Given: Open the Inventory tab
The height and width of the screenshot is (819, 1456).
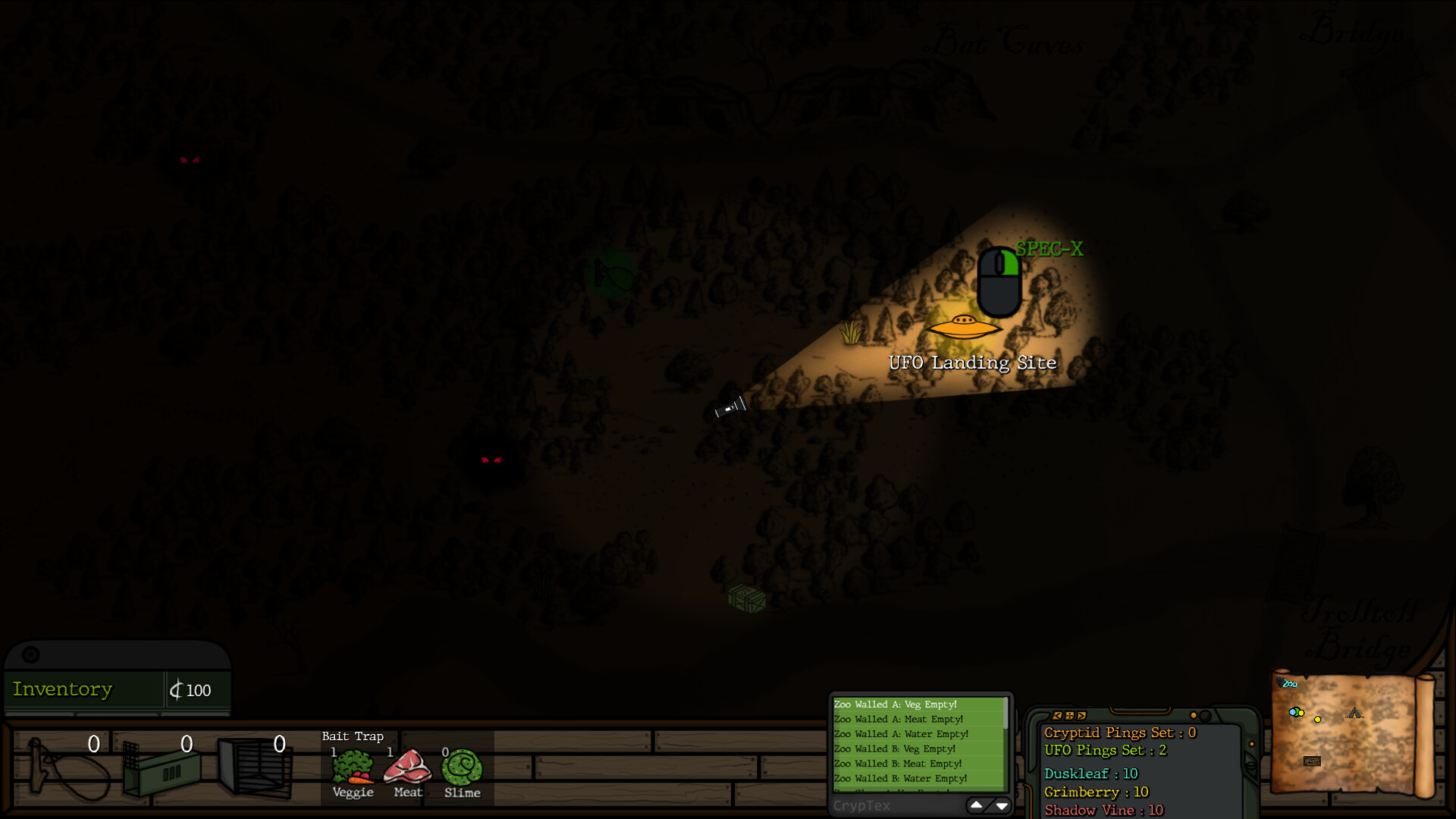Looking at the screenshot, I should tap(62, 689).
